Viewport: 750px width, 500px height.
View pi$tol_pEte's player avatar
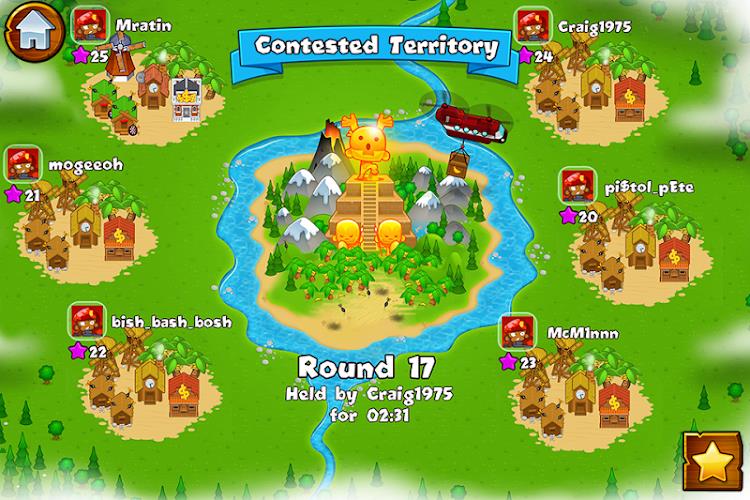click(577, 186)
